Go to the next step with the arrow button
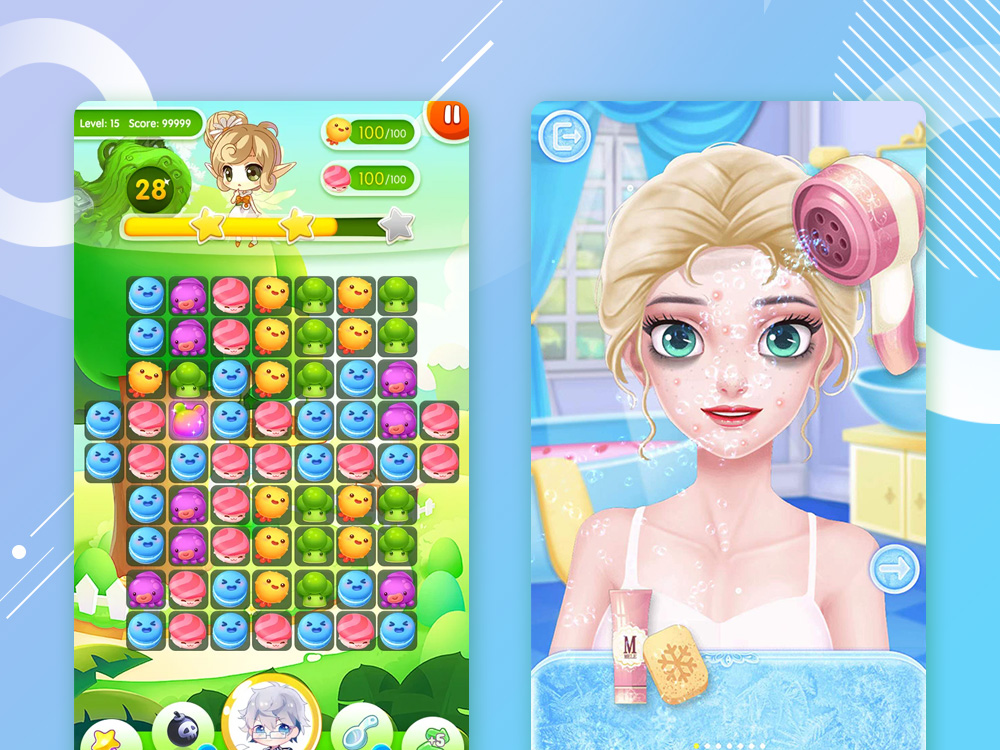 pos(893,570)
